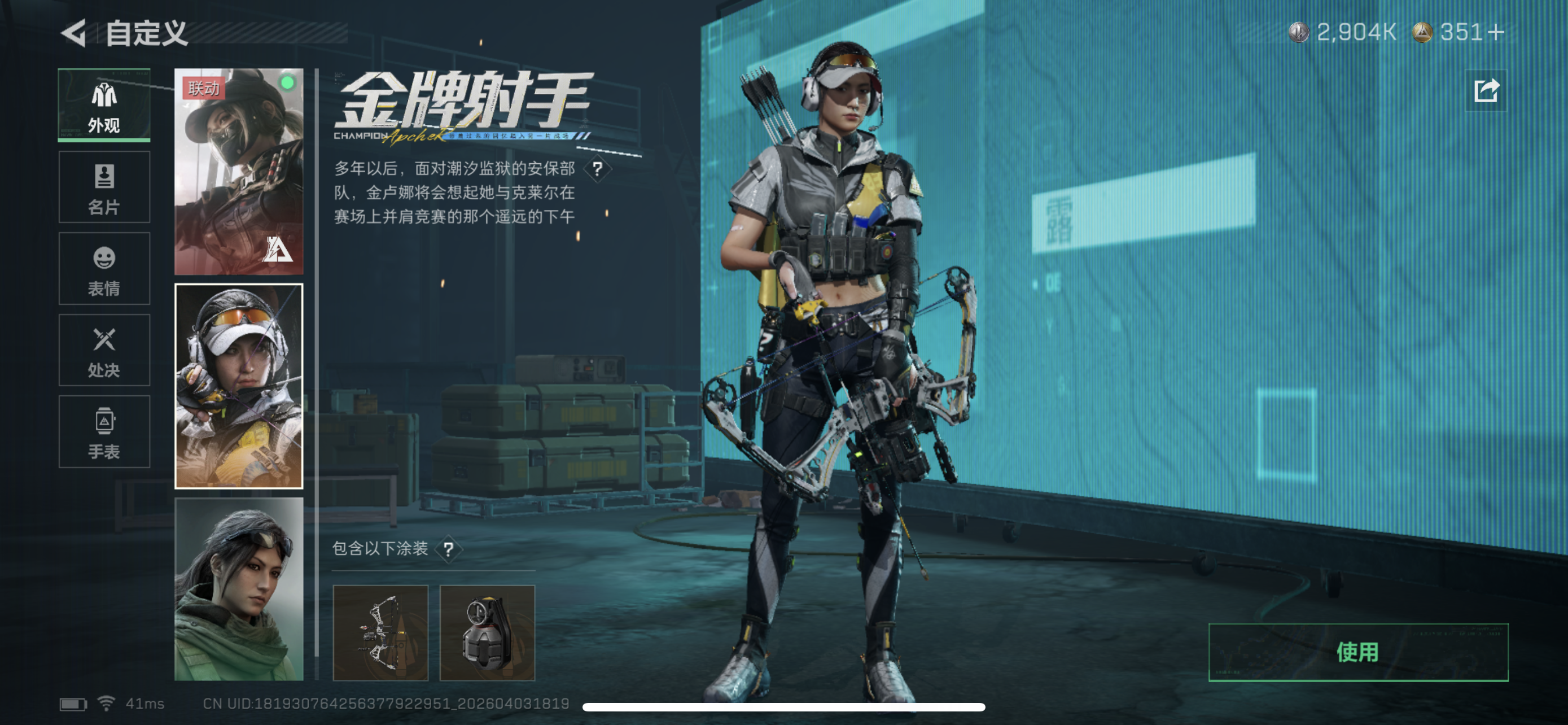
Task: Open the 处决 finisher customization icon
Action: pyautogui.click(x=103, y=351)
